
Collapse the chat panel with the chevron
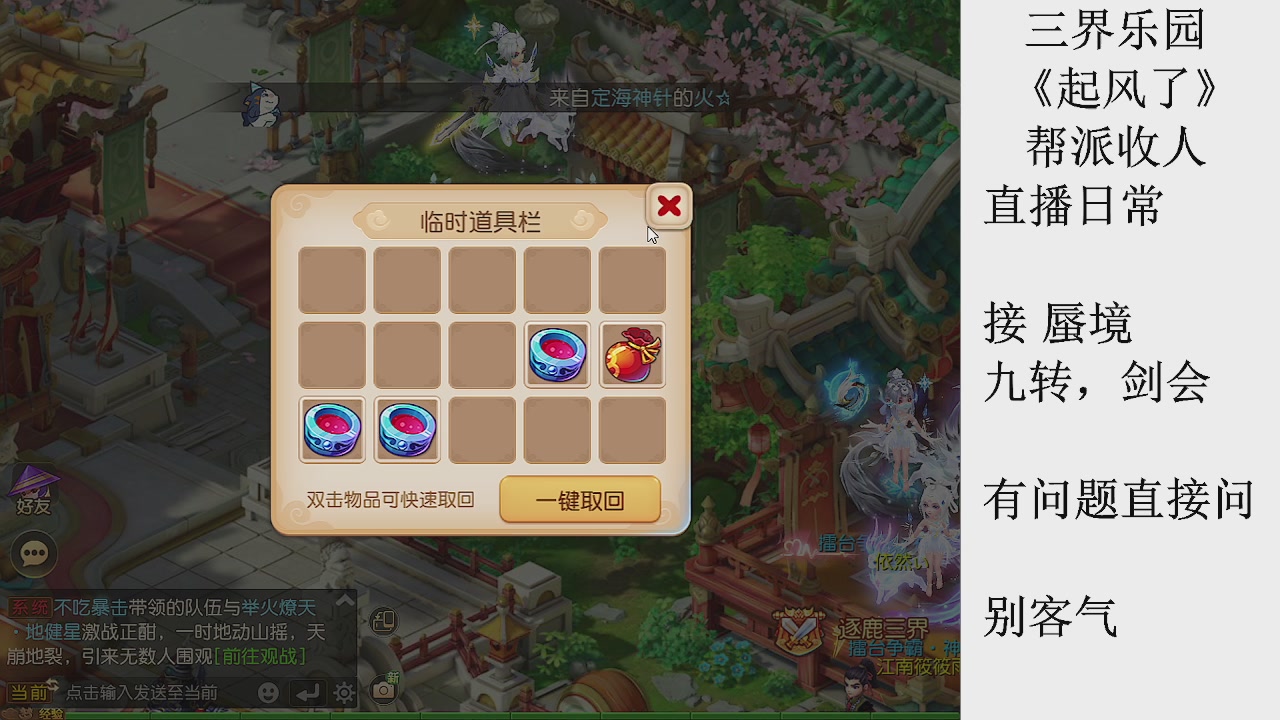tap(345, 600)
